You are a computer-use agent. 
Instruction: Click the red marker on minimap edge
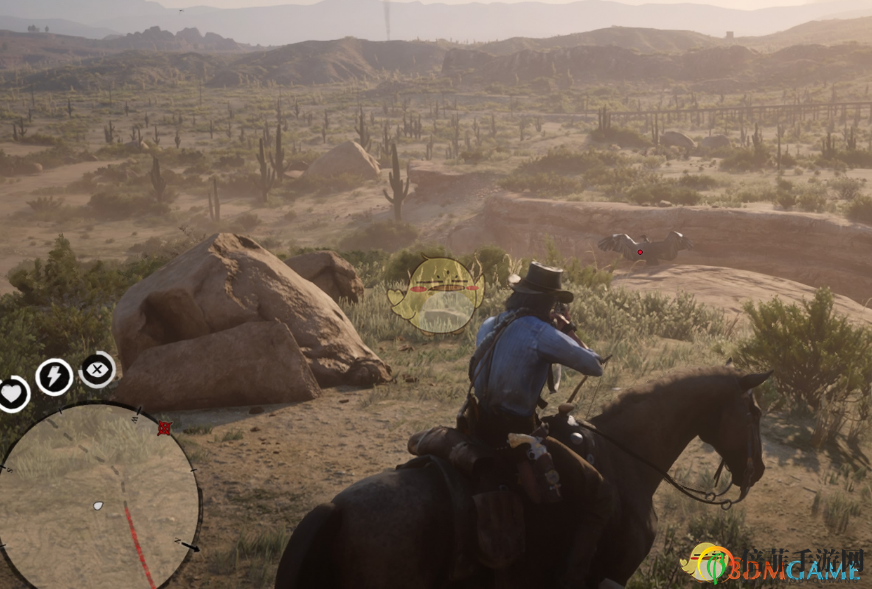(x=164, y=428)
